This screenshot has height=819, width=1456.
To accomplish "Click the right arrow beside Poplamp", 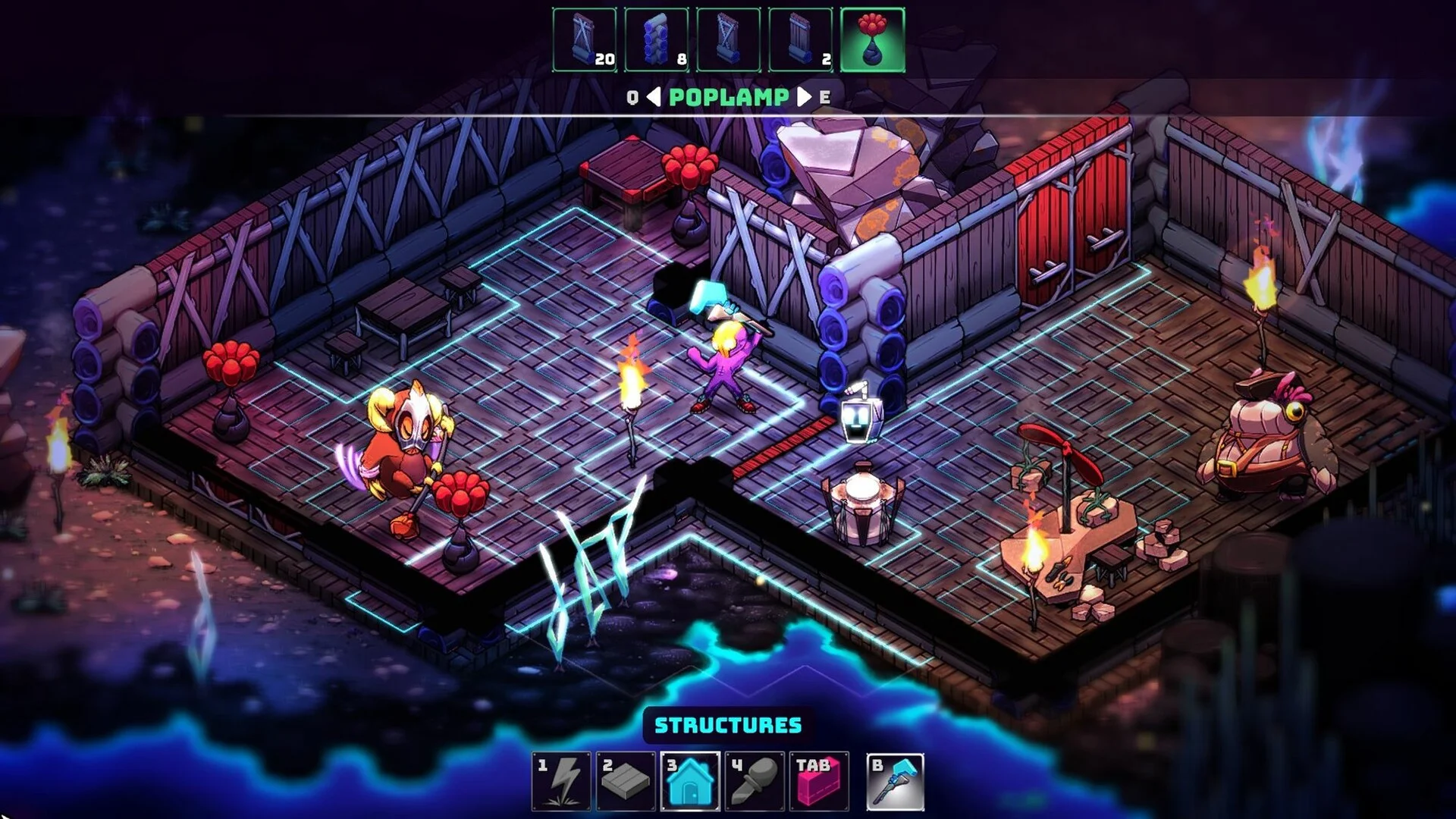I will 803,97.
